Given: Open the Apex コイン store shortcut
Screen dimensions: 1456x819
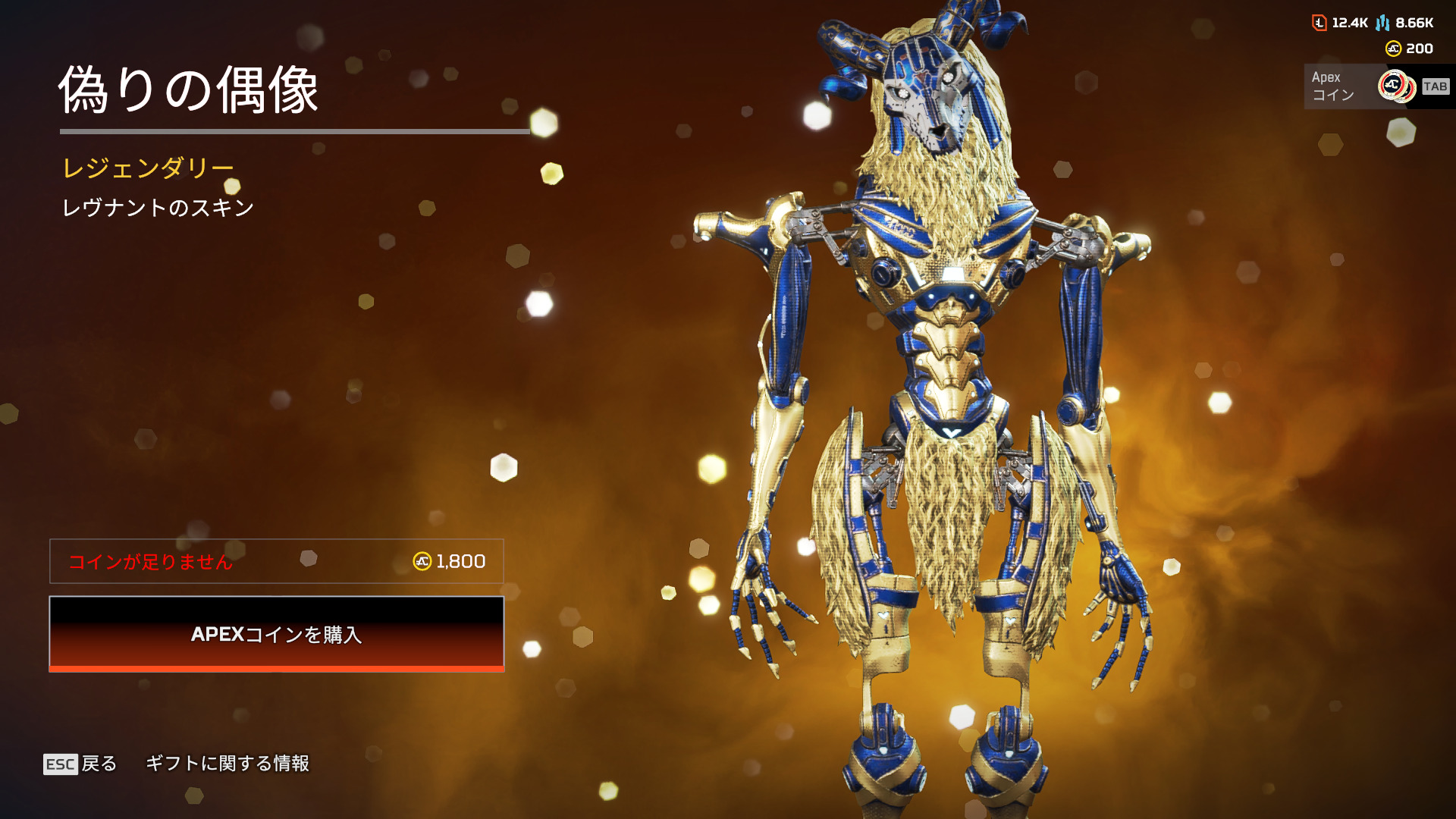Looking at the screenshot, I should point(1377,86).
